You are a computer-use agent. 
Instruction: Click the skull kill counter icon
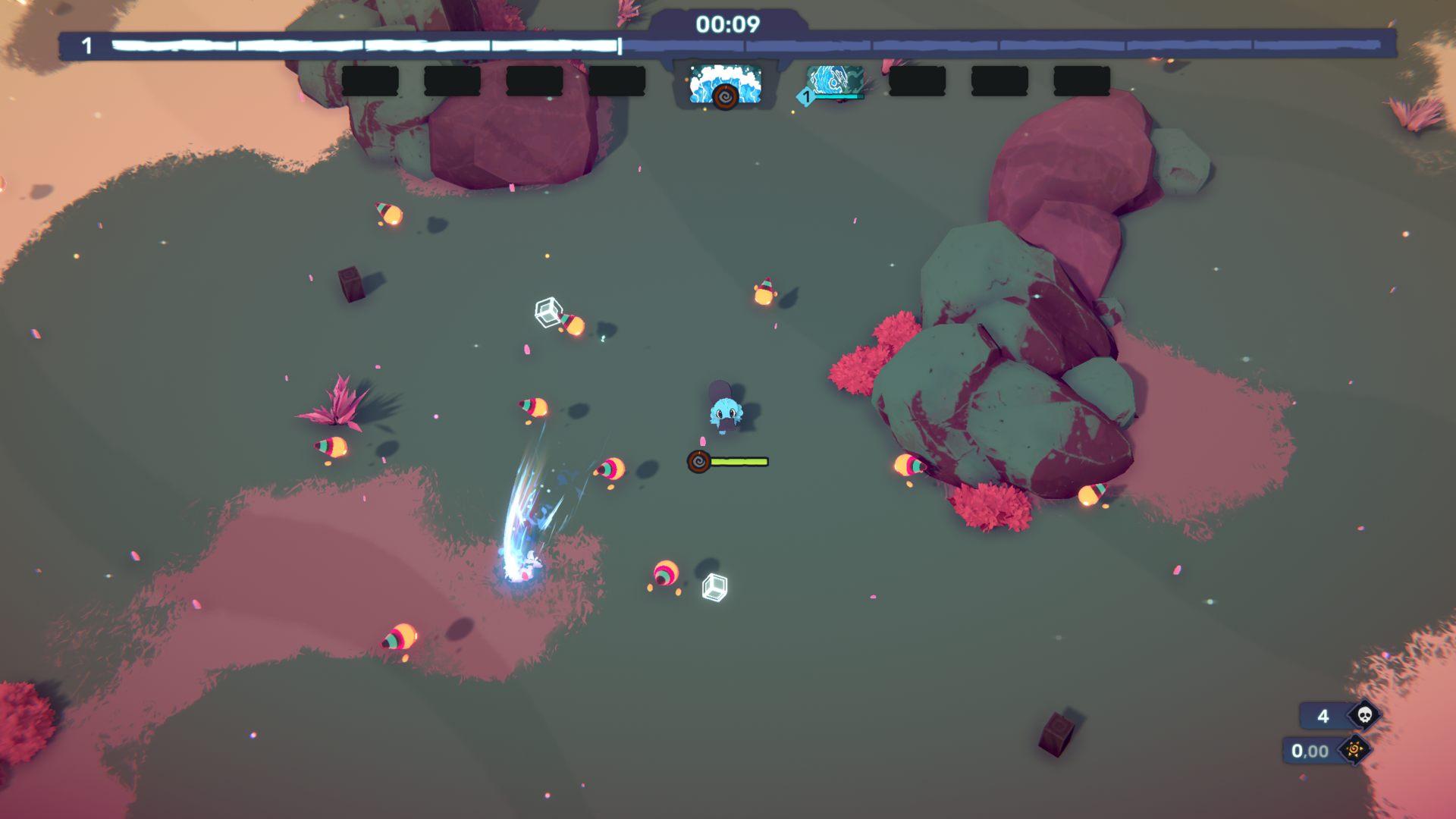[x=1364, y=715]
